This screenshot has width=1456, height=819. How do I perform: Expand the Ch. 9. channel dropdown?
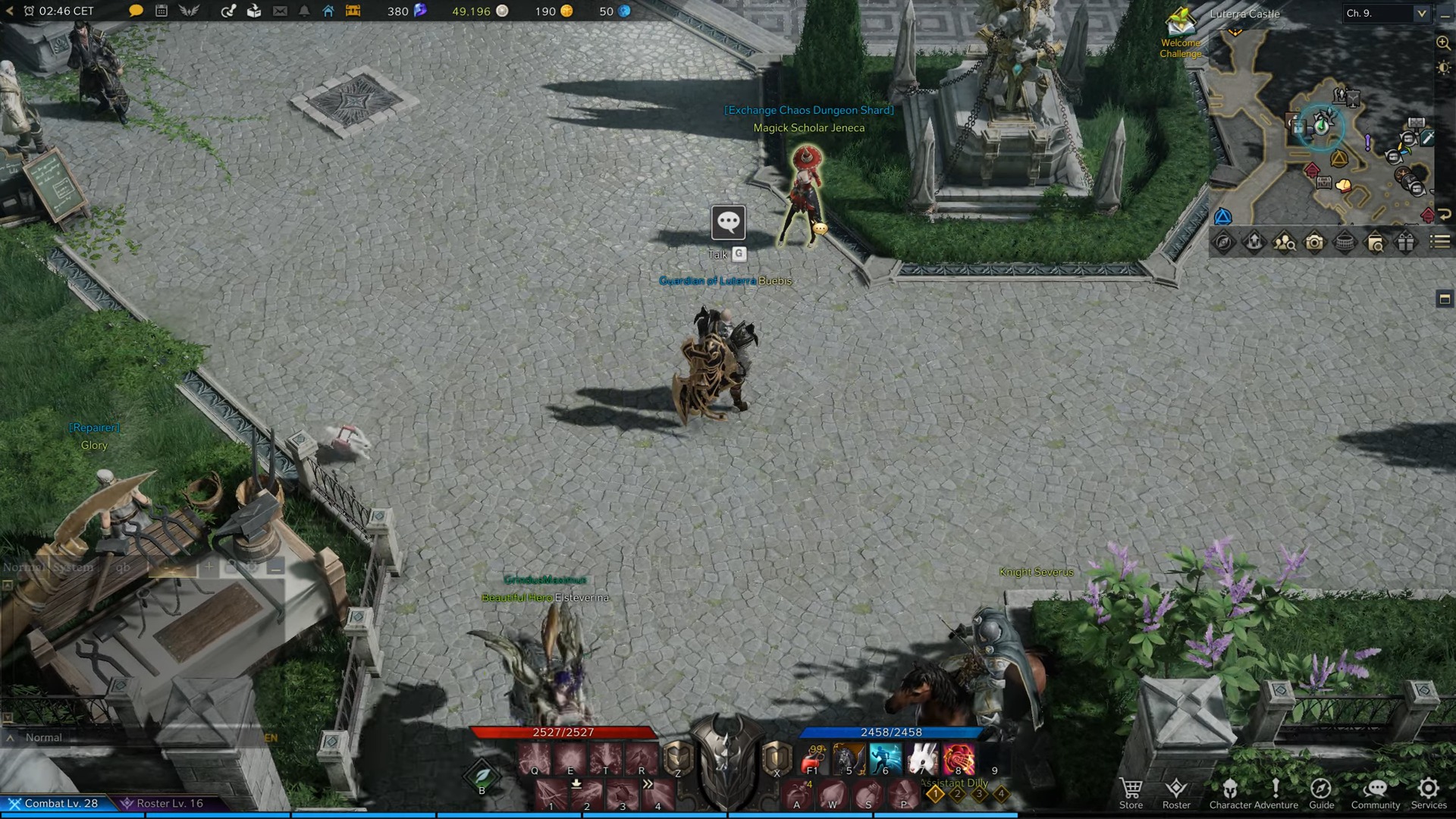1421,13
